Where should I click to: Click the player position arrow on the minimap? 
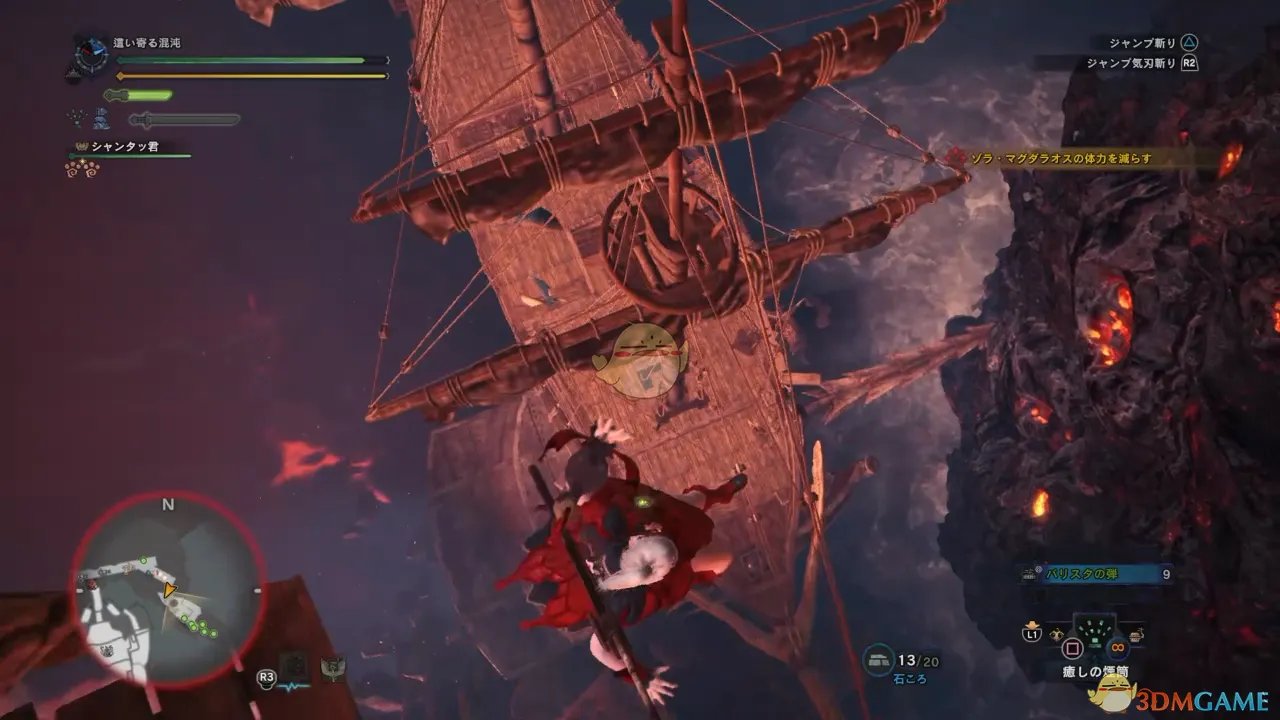pos(171,591)
